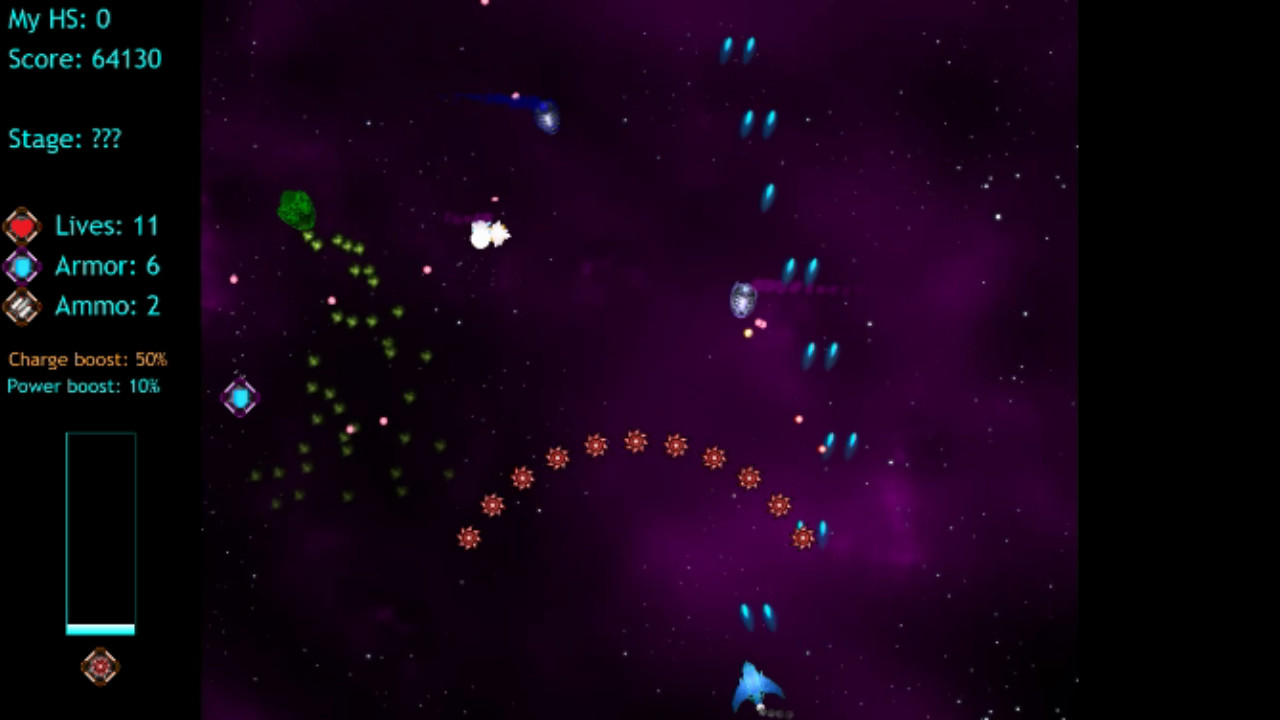Click the Ammo missiles icon
This screenshot has width=1280, height=720.
[x=22, y=306]
